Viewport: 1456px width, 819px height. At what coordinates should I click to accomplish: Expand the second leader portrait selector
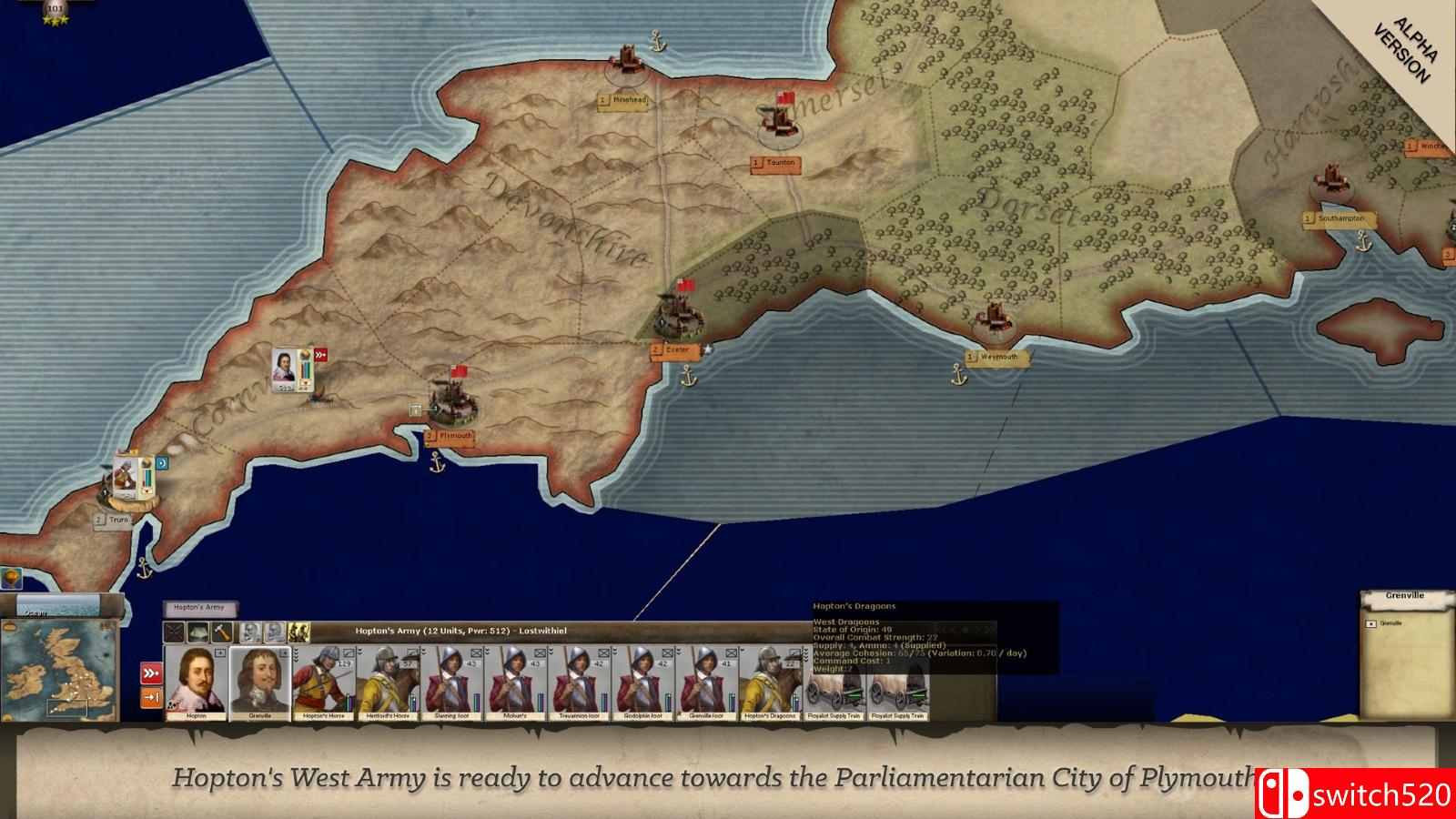point(274,632)
